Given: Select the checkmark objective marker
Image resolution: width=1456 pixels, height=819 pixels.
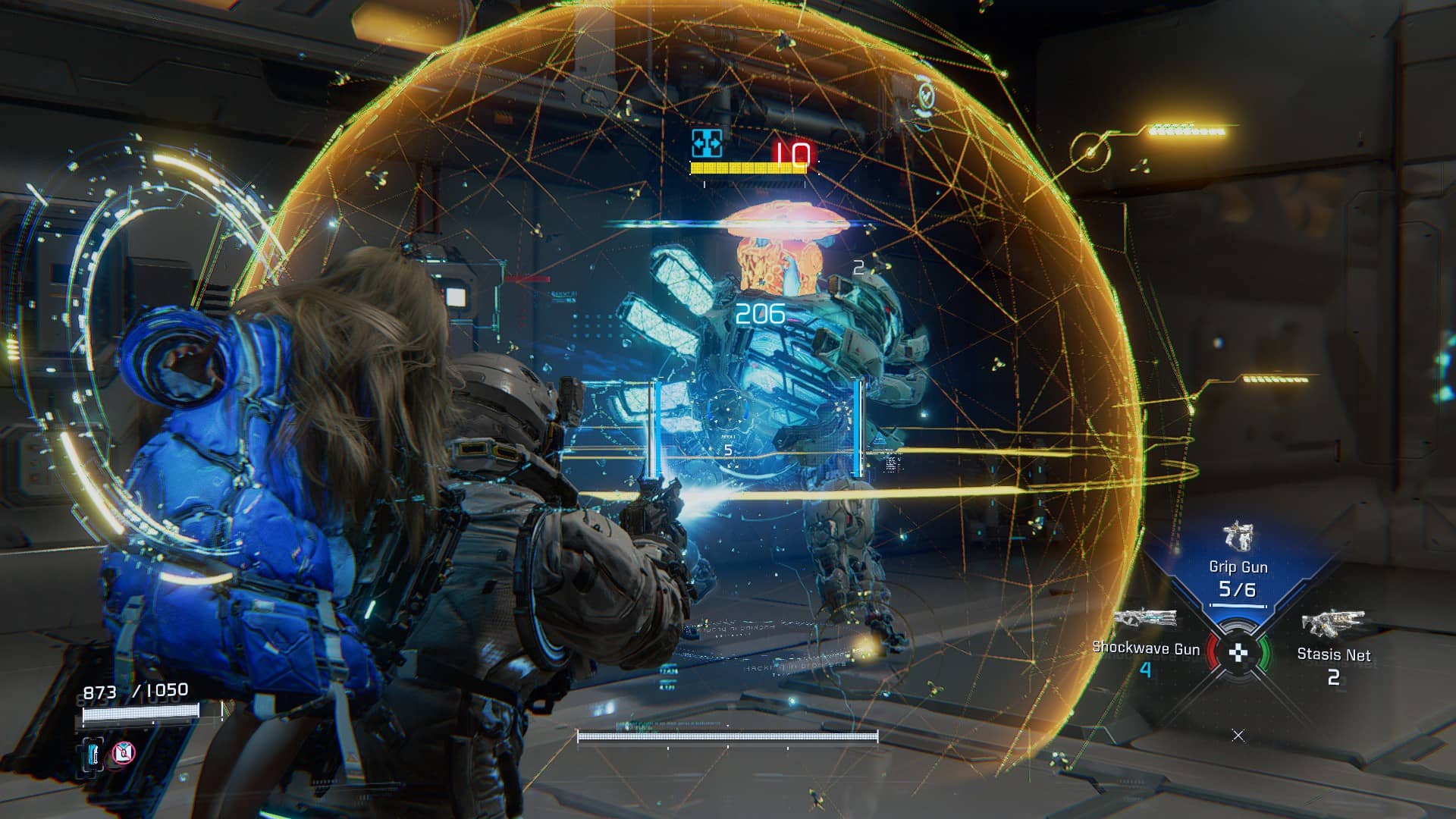Looking at the screenshot, I should tap(926, 96).
